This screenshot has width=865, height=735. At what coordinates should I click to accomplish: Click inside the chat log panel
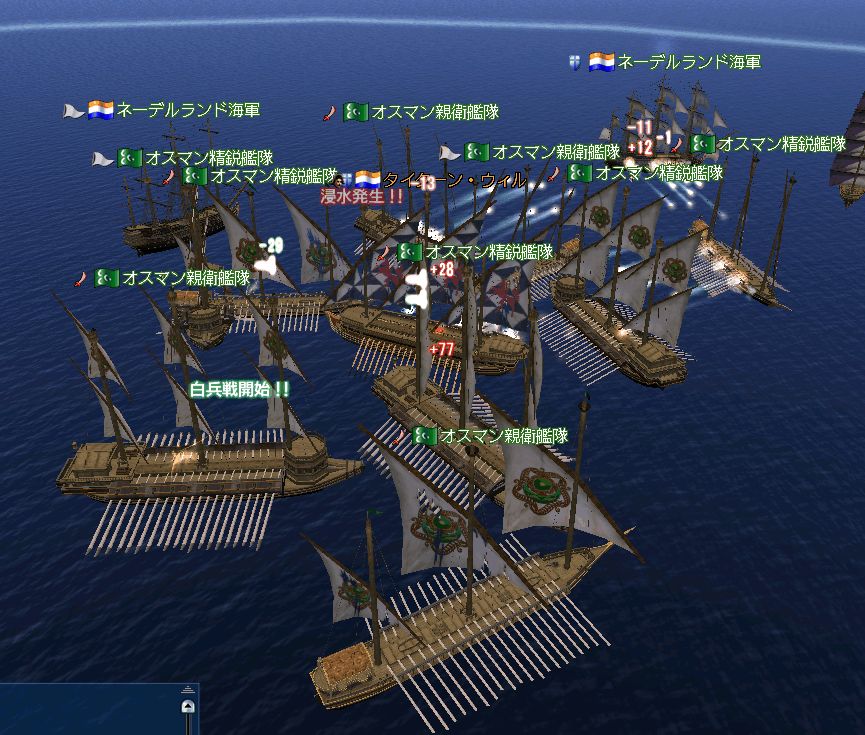point(88,712)
